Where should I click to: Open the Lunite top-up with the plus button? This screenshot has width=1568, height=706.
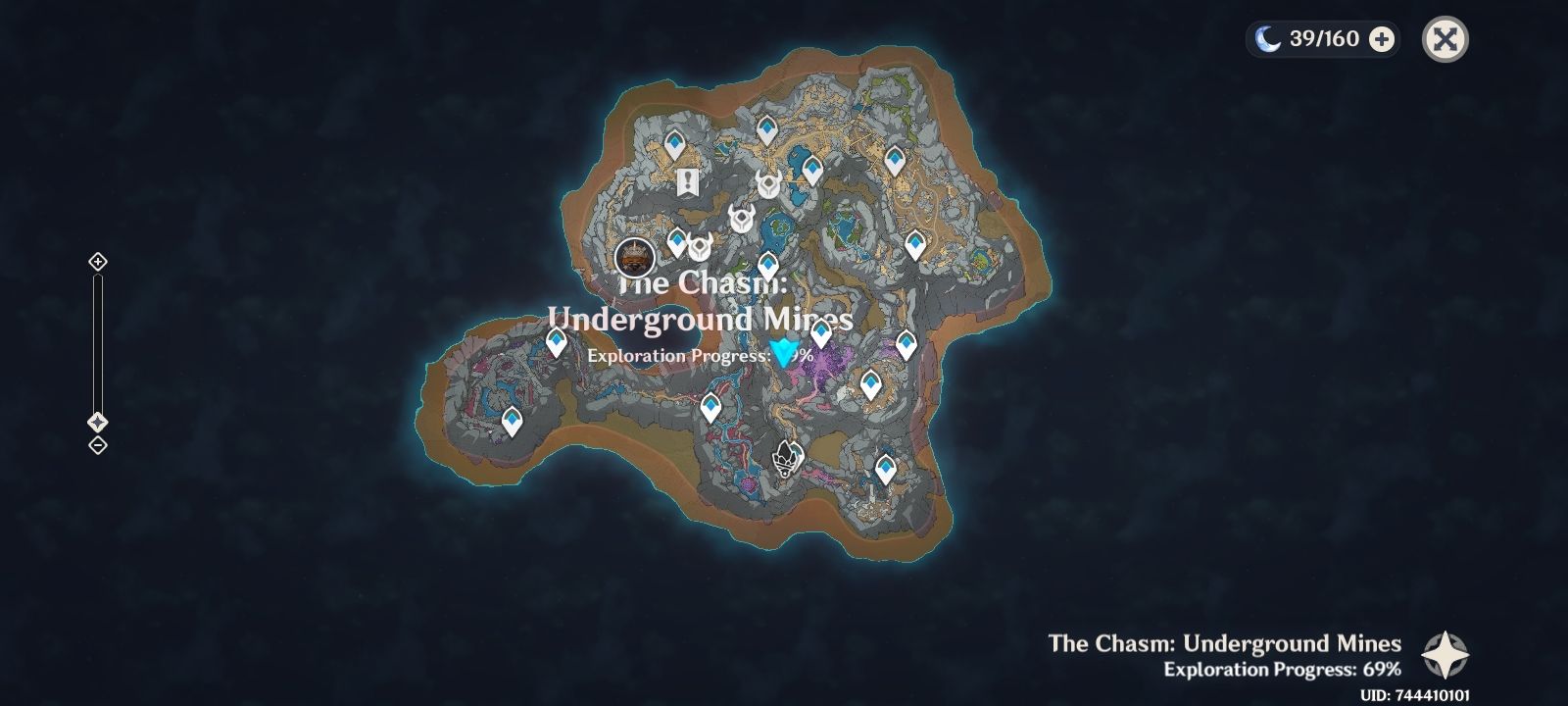pos(1383,40)
